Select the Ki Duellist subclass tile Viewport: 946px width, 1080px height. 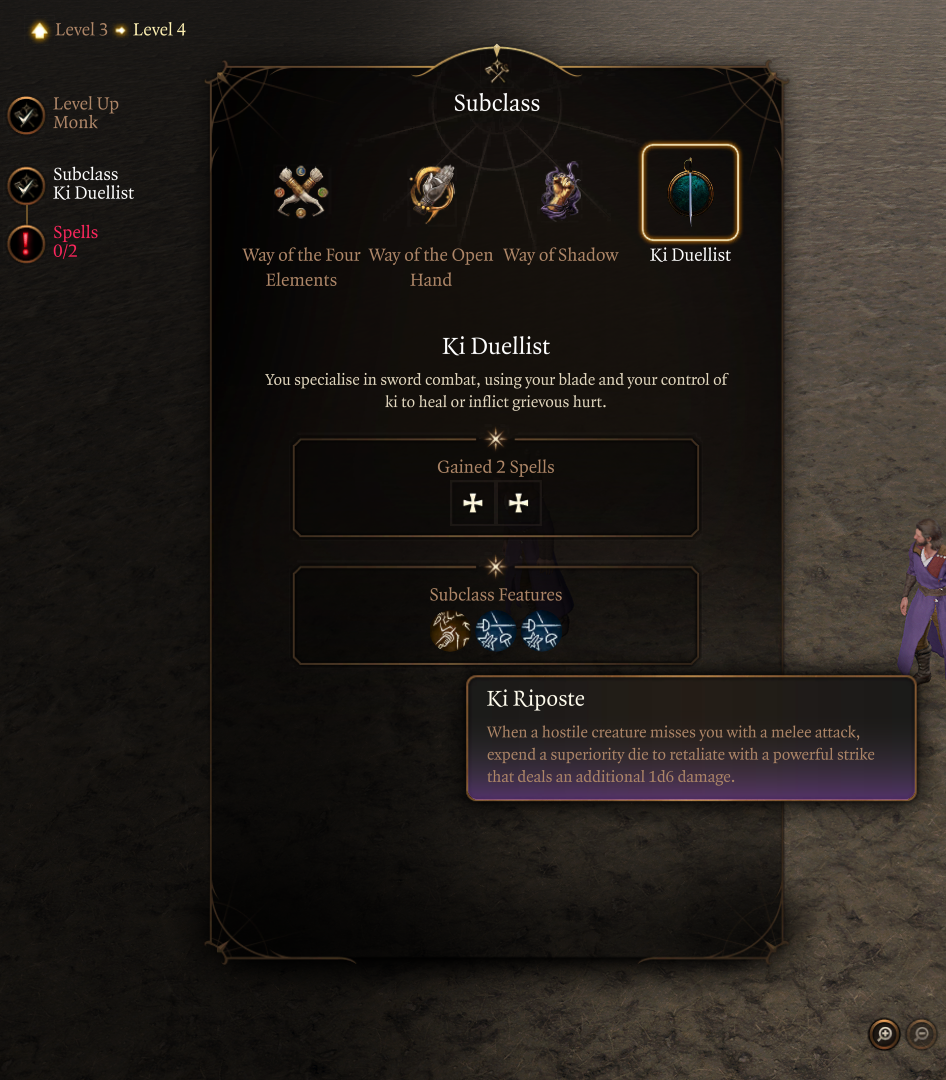[x=690, y=193]
